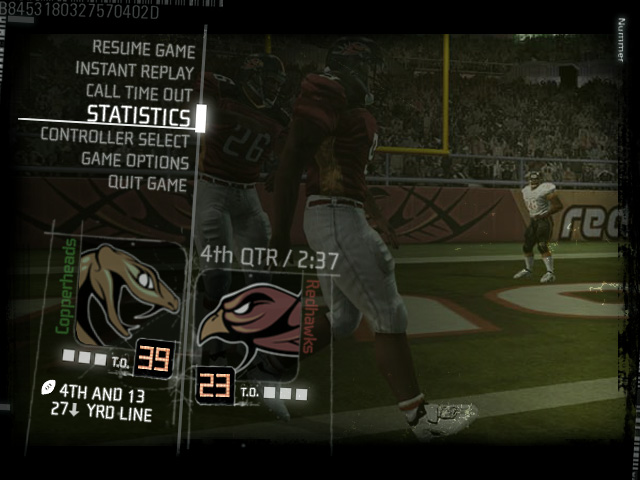640x480 pixels.
Task: Open Game Options
Action: click(135, 162)
